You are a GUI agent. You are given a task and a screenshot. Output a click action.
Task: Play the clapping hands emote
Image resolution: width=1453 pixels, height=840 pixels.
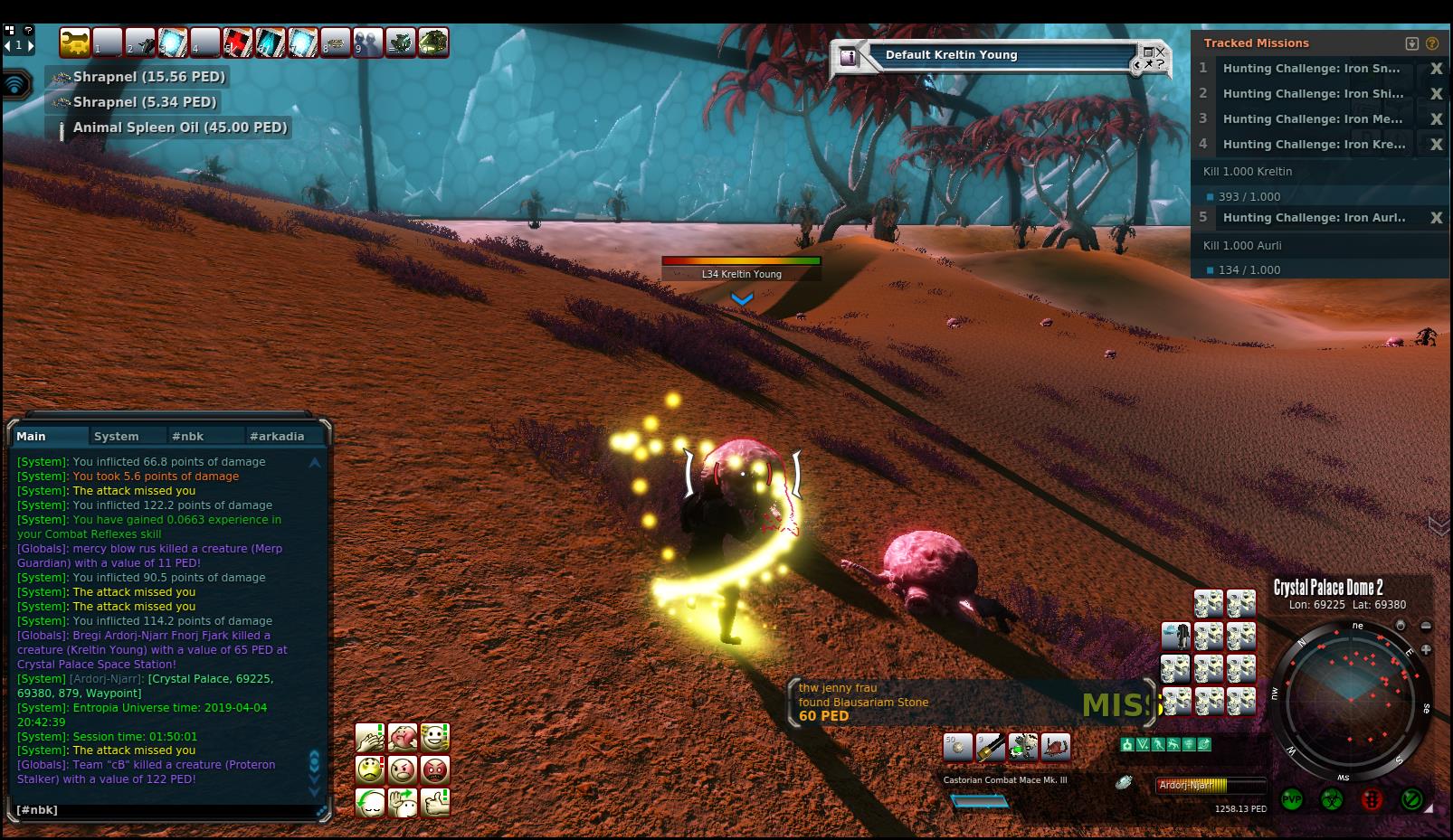tap(370, 737)
